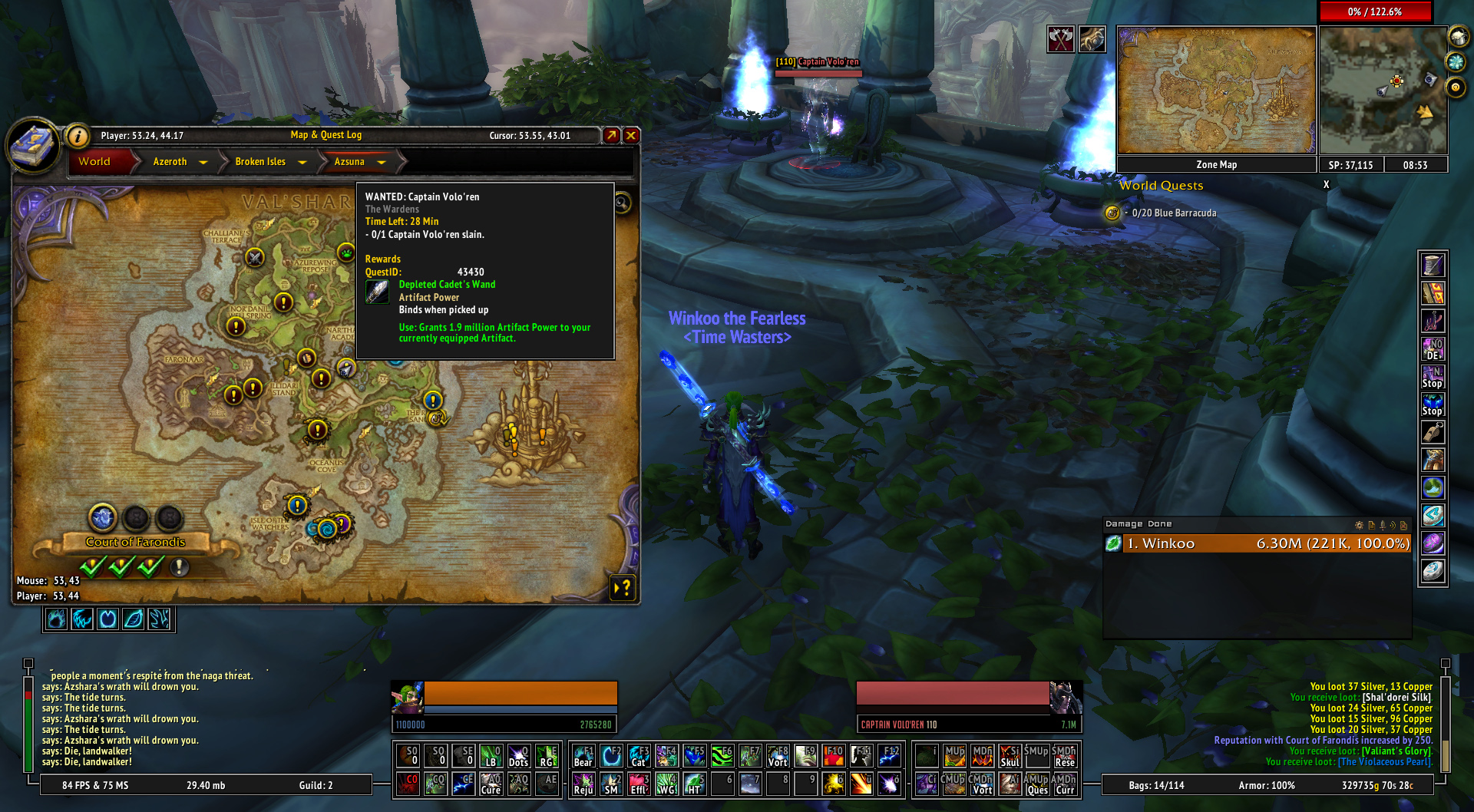
Task: Select the World breadcrumb in map navigation
Action: click(x=94, y=162)
